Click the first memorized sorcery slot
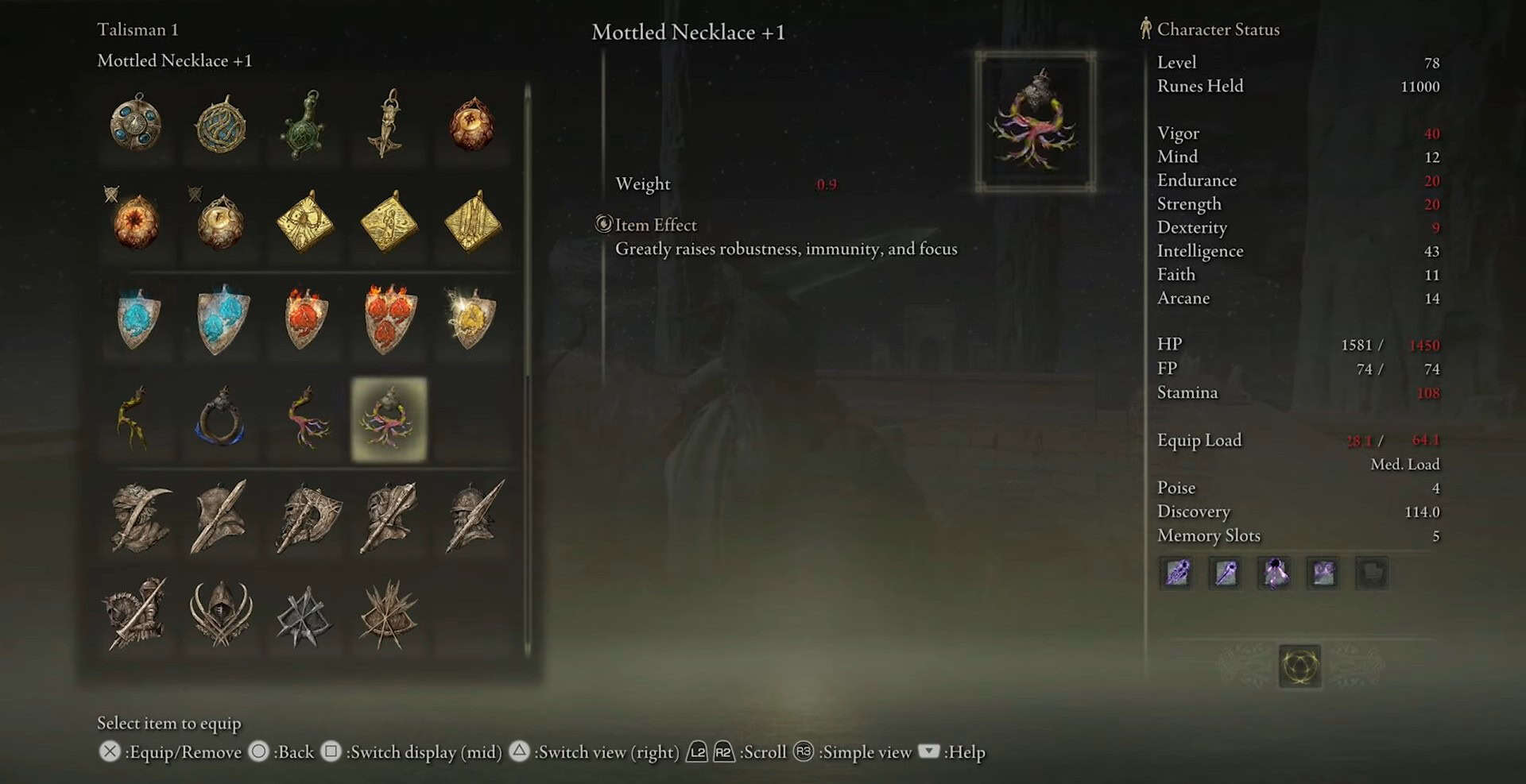This screenshot has width=1526, height=784. 1177,573
